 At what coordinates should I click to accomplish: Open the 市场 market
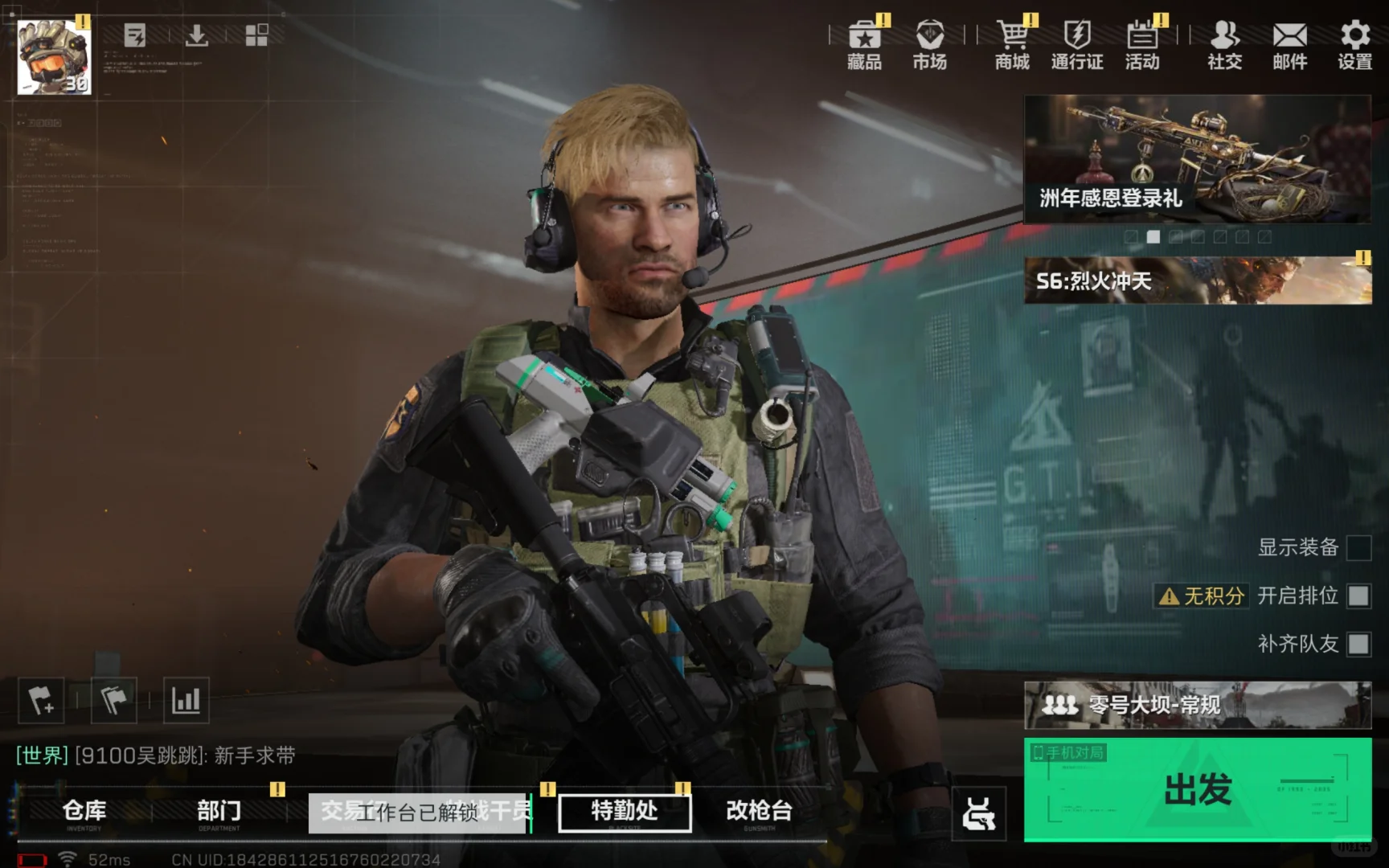click(x=929, y=45)
